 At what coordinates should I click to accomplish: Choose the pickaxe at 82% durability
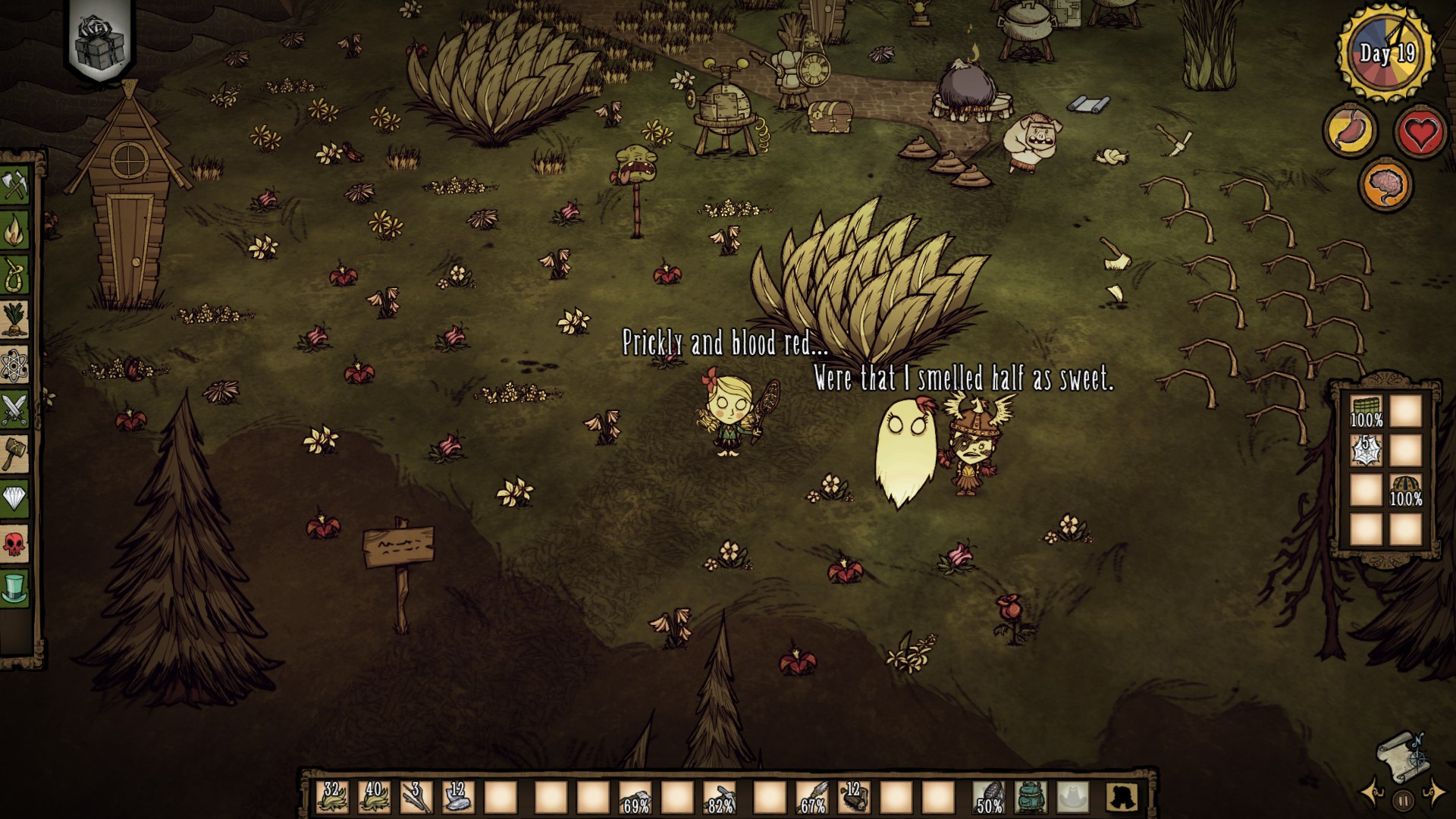pyautogui.click(x=719, y=796)
